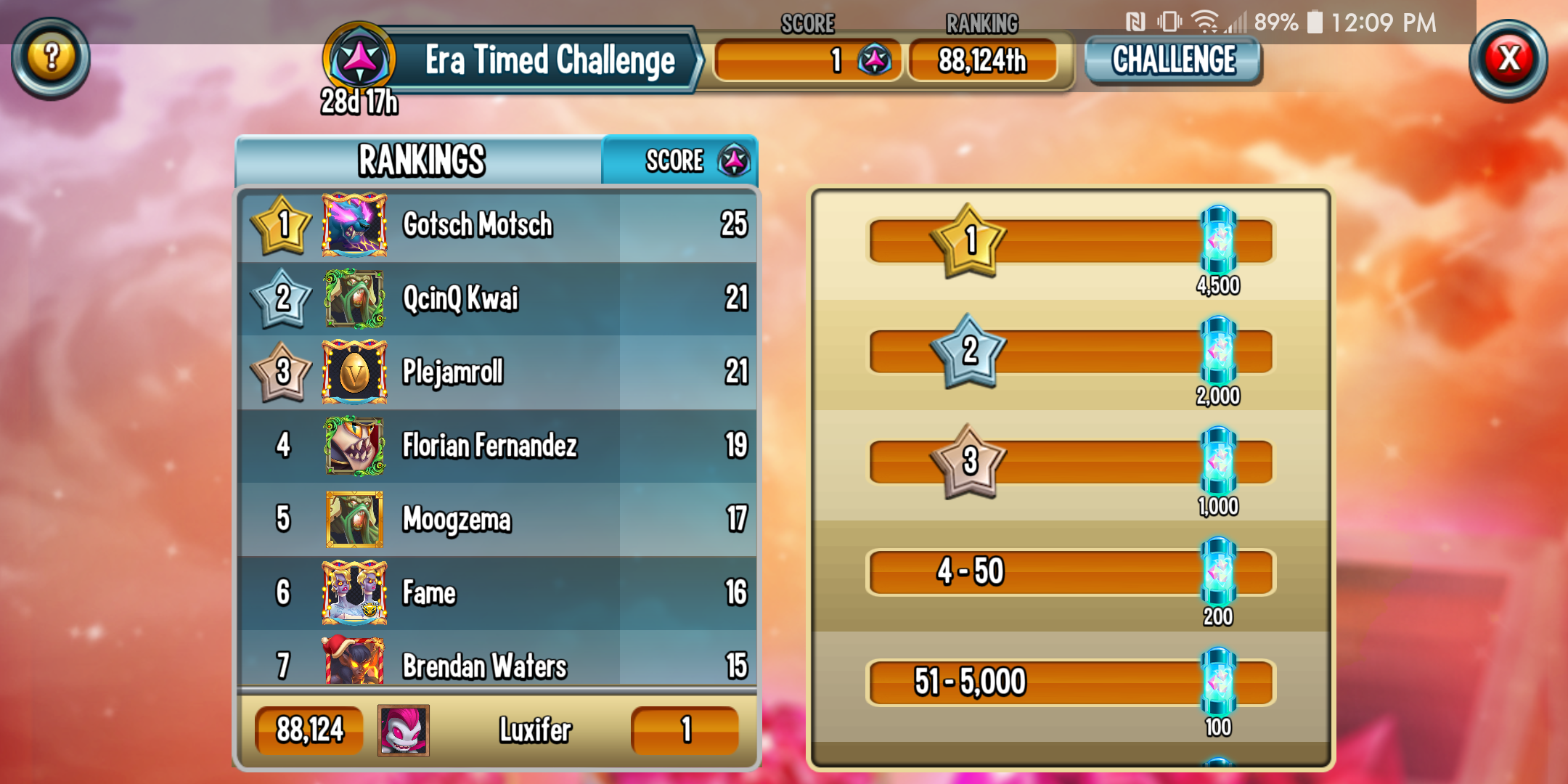Switch to the RANKINGS tab
Viewport: 1568px width, 784px height.
[x=421, y=160]
